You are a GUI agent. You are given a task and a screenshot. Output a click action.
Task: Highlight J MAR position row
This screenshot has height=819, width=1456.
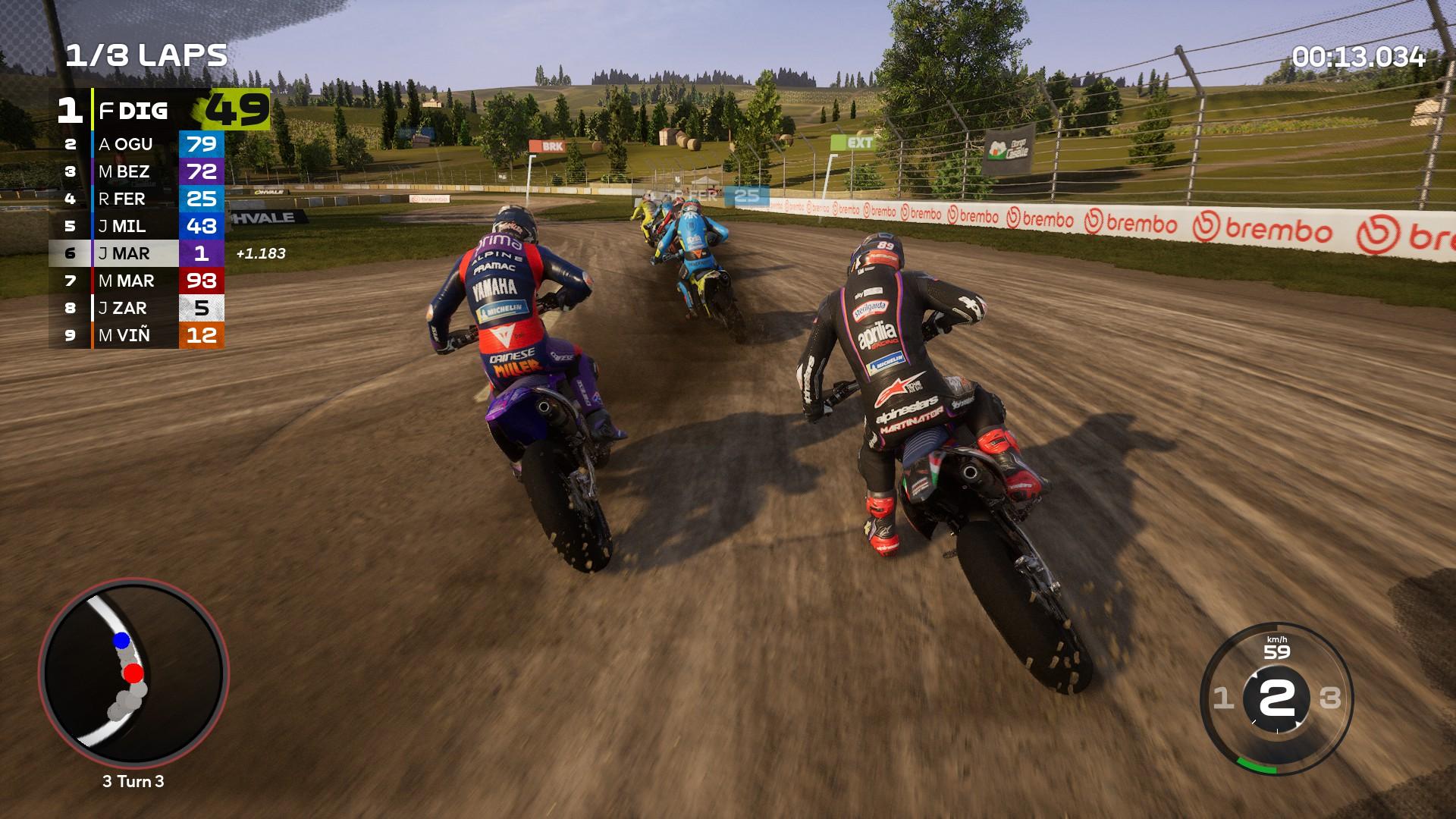pyautogui.click(x=137, y=253)
